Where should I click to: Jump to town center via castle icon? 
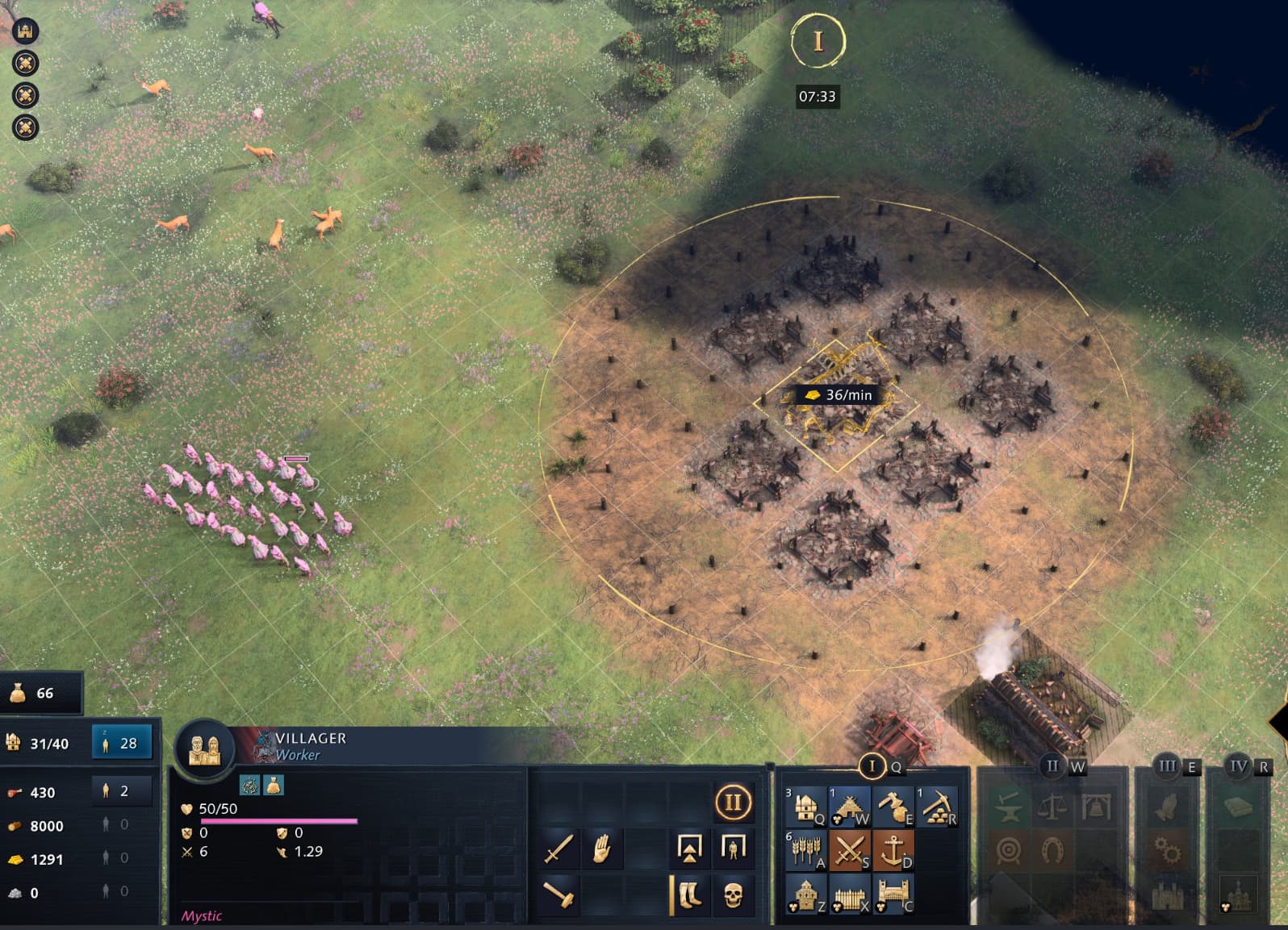click(26, 31)
